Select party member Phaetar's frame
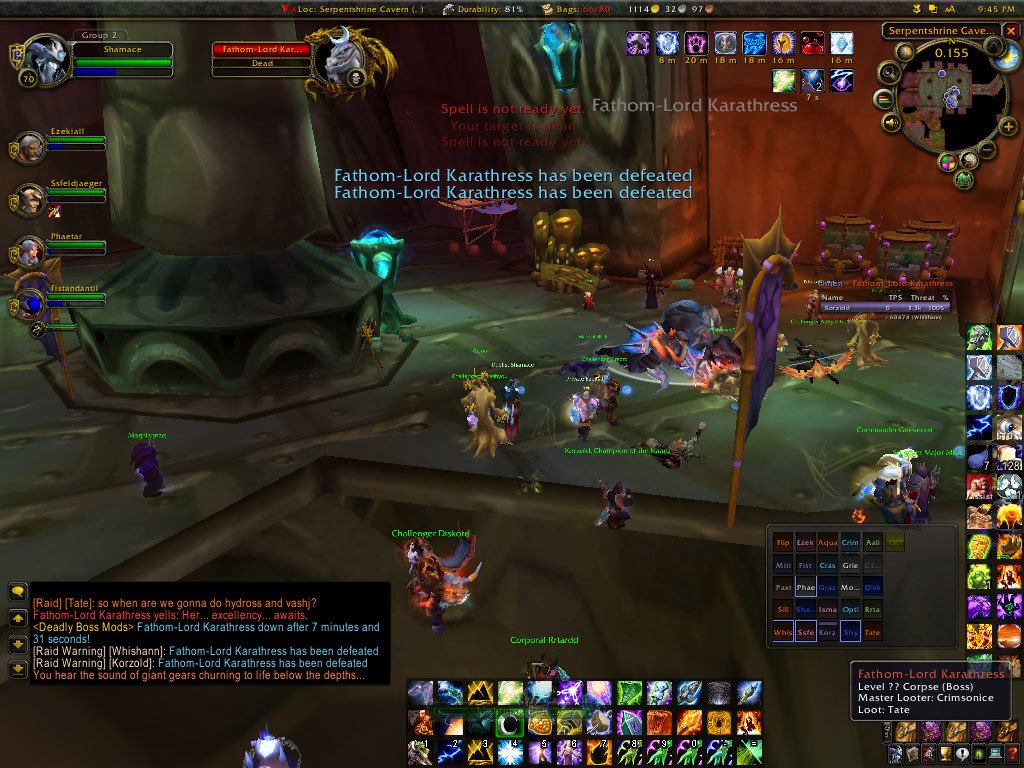The image size is (1024, 768). tap(29, 251)
